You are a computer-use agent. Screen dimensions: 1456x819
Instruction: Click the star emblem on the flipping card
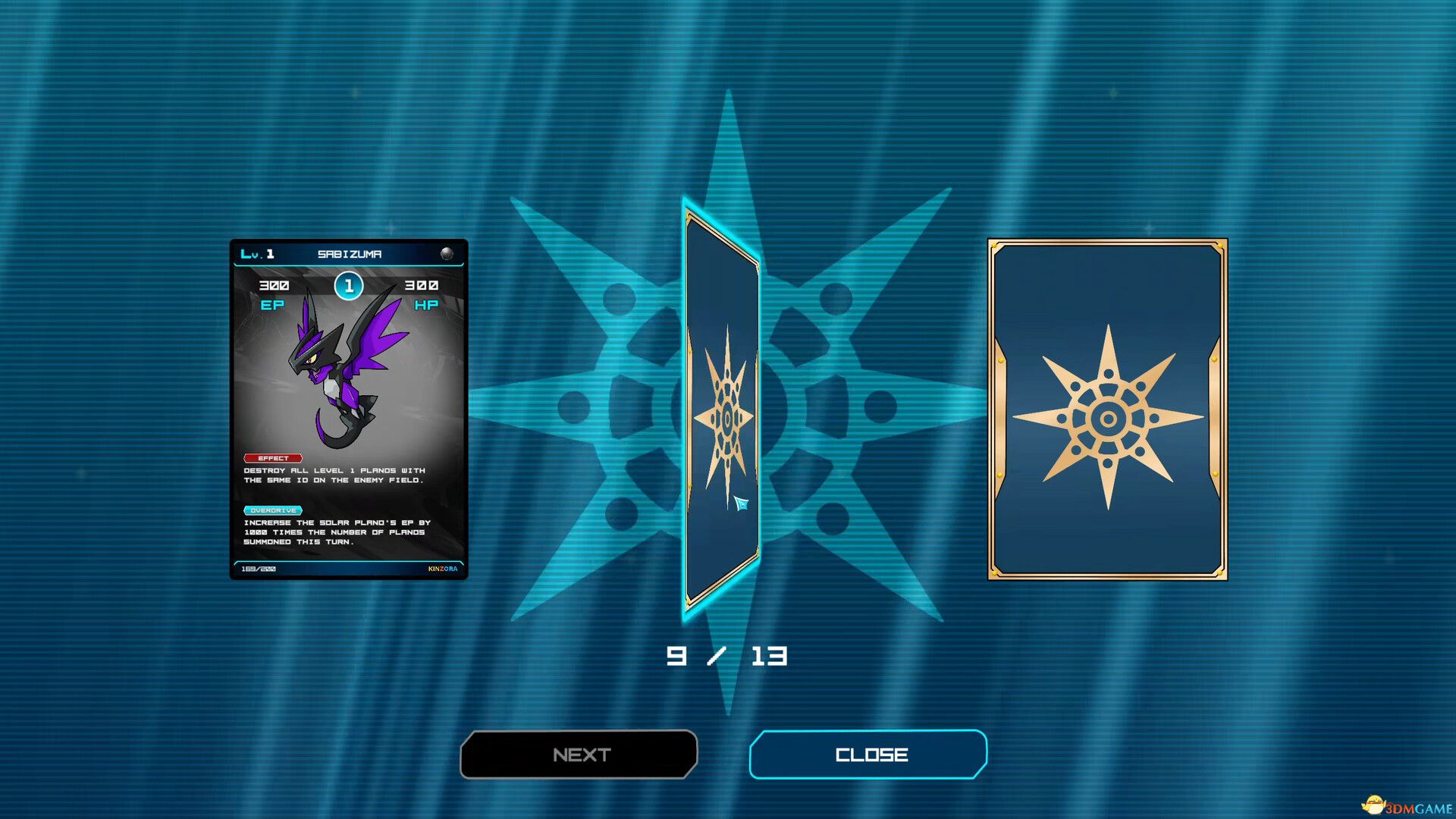click(728, 418)
